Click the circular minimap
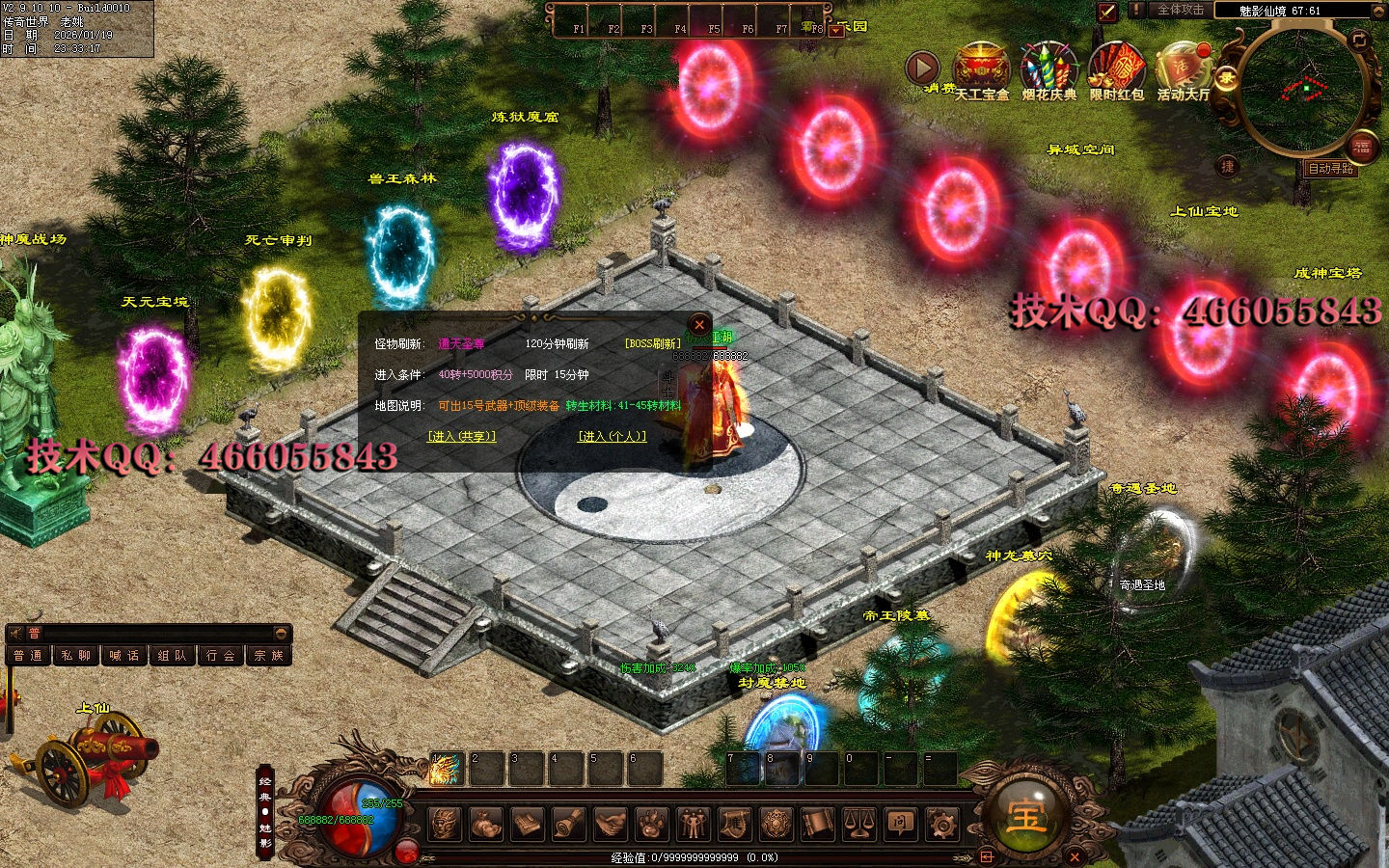 (1307, 90)
